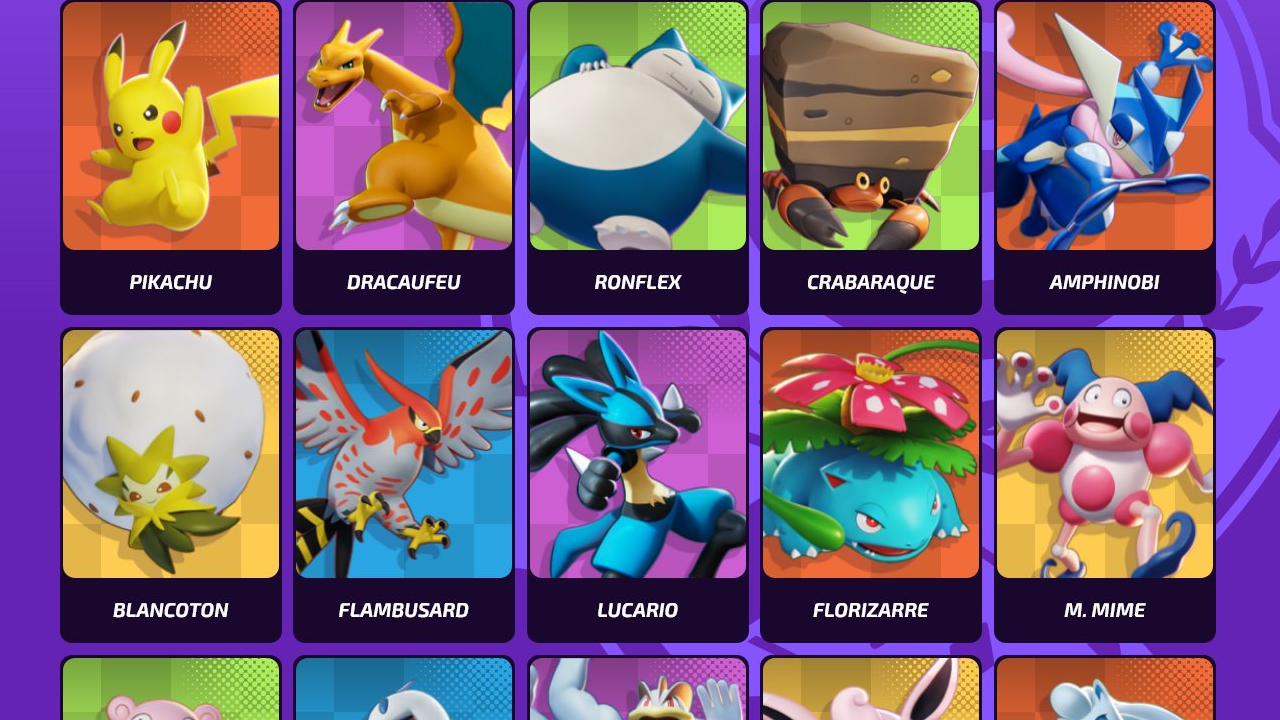This screenshot has width=1280, height=720.
Task: Click the LUCARIO name label
Action: (x=637, y=610)
